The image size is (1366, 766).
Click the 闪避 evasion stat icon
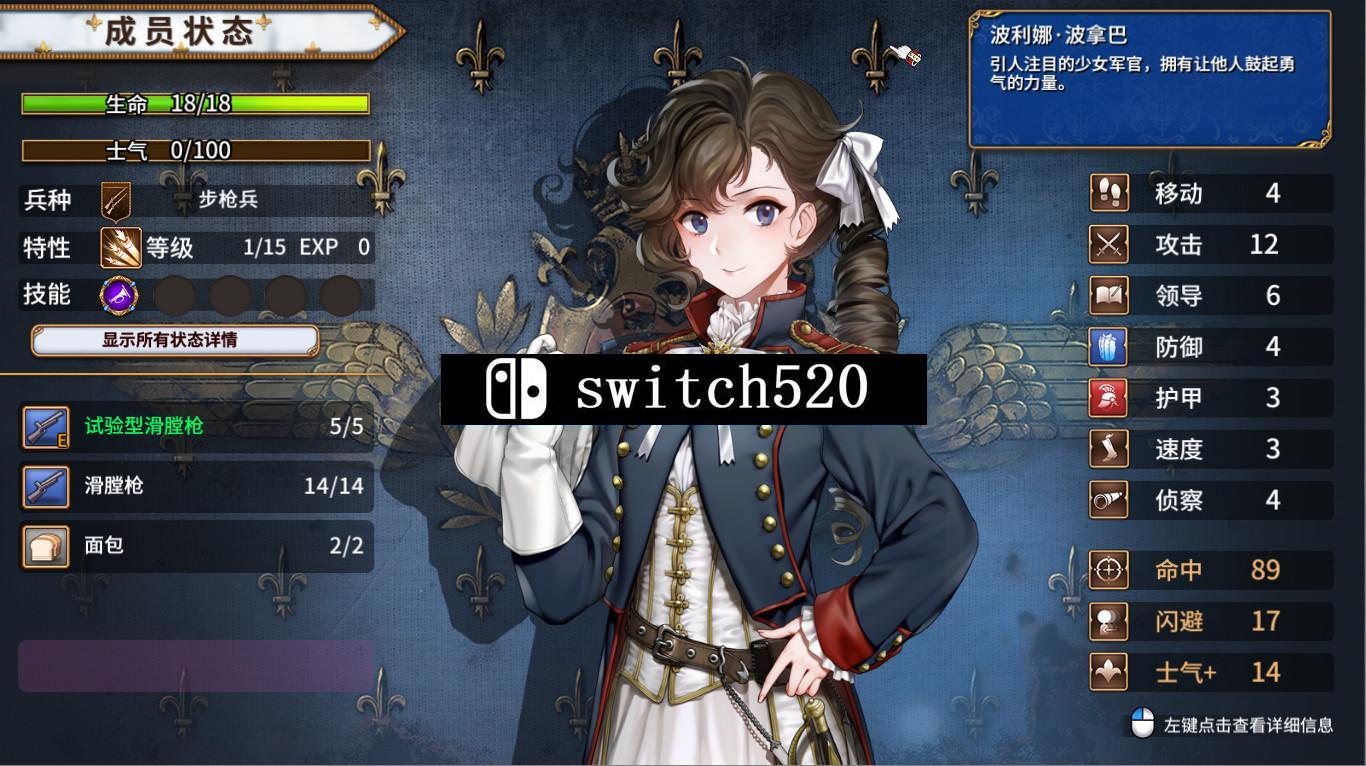[x=1108, y=621]
